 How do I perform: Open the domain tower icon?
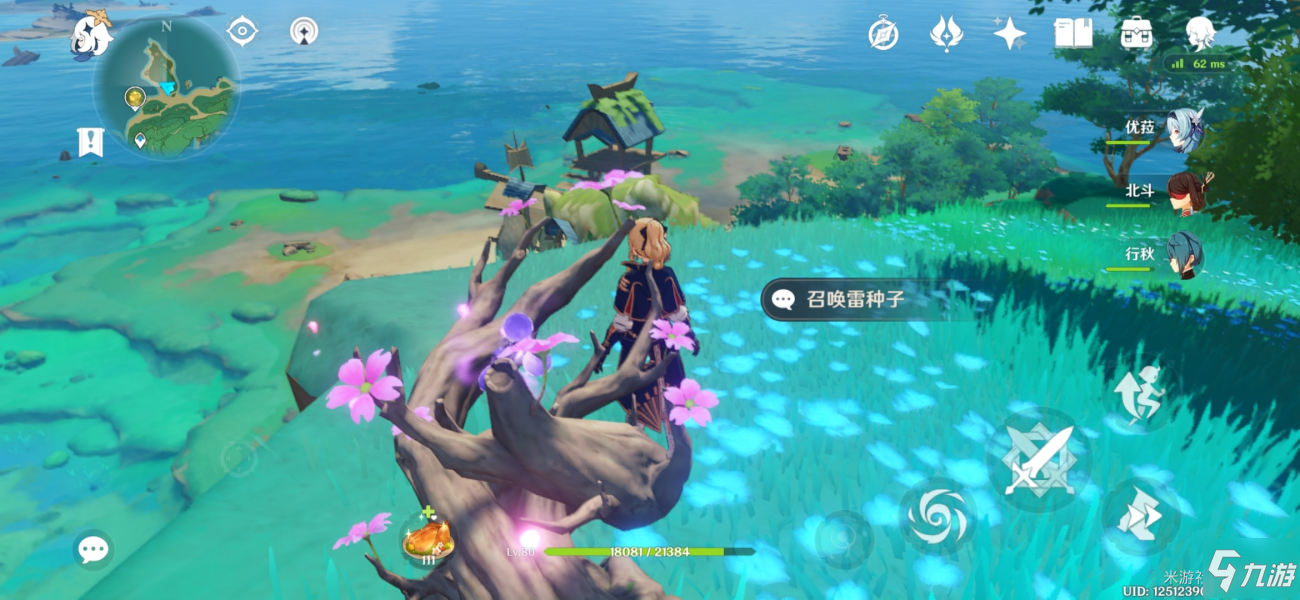(x=304, y=31)
